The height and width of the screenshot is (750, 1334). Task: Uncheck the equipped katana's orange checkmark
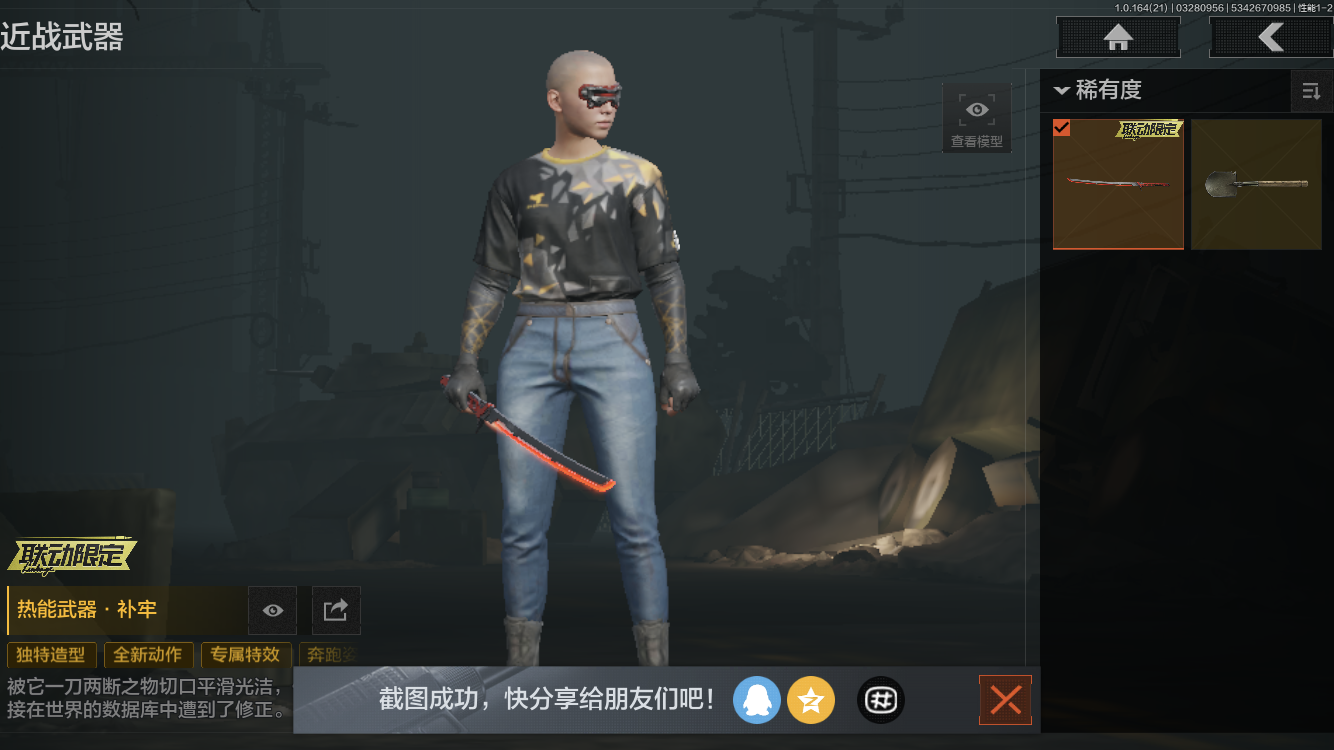[x=1062, y=128]
